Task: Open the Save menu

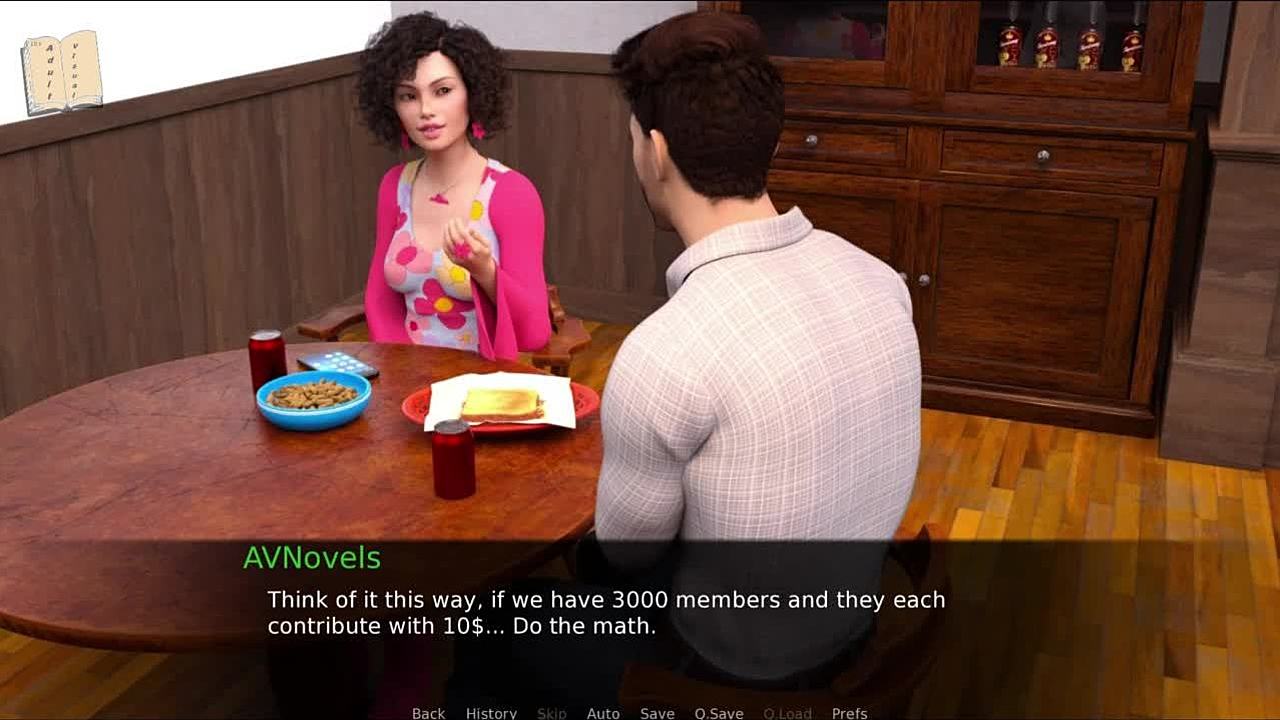Action: pos(657,713)
